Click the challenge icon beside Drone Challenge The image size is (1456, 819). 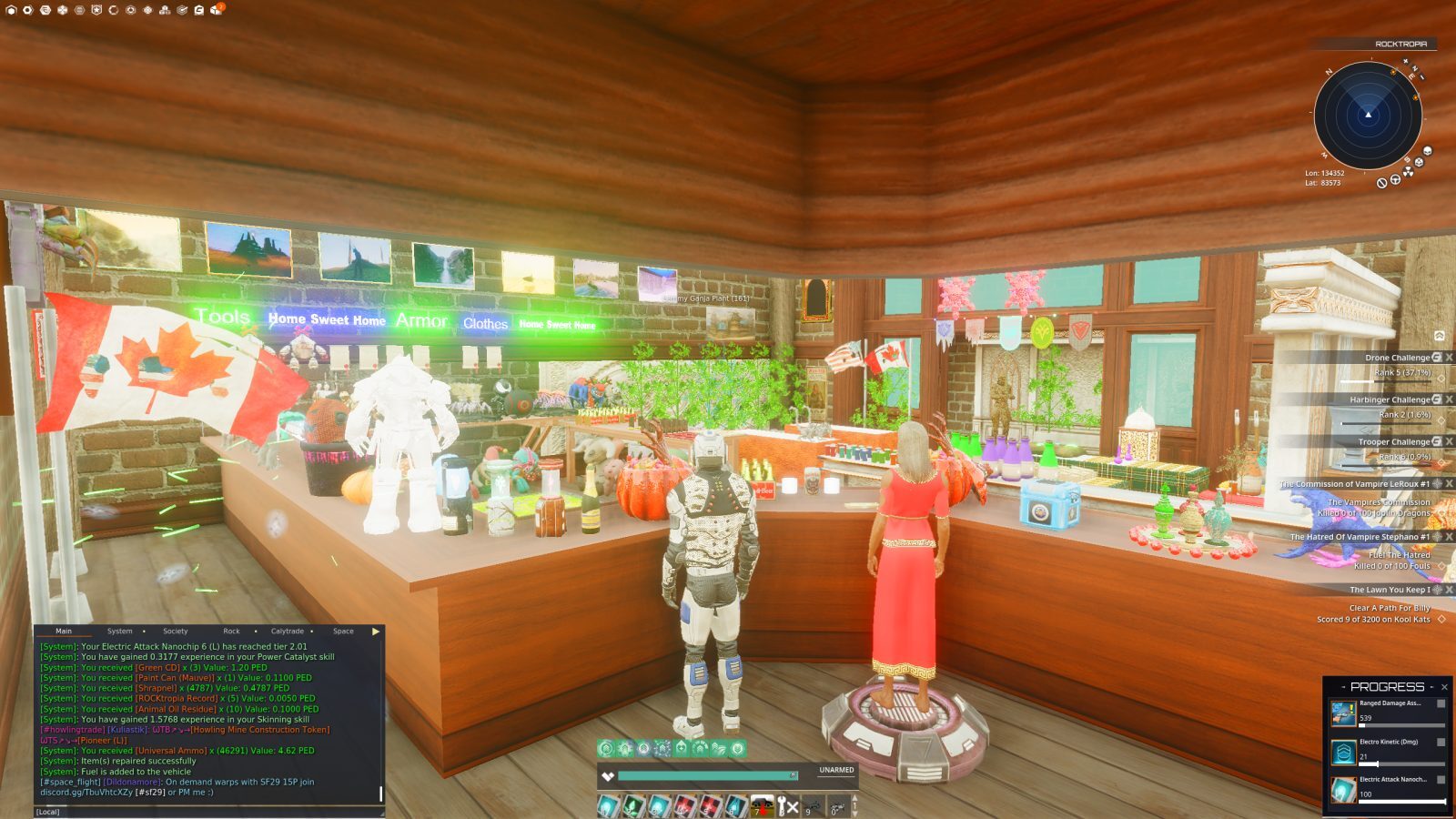(1436, 358)
